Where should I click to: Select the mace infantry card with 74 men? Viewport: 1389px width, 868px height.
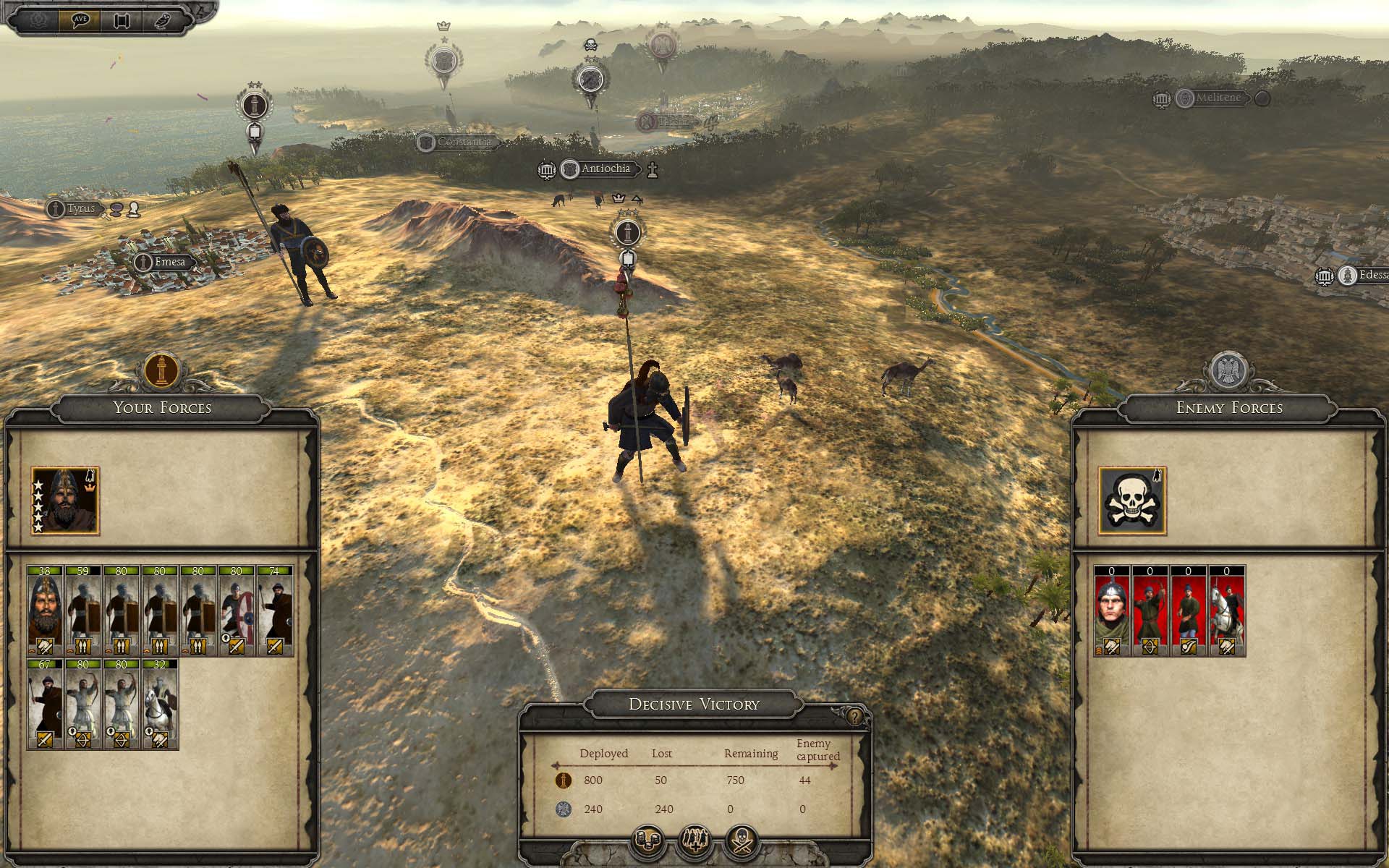(275, 611)
